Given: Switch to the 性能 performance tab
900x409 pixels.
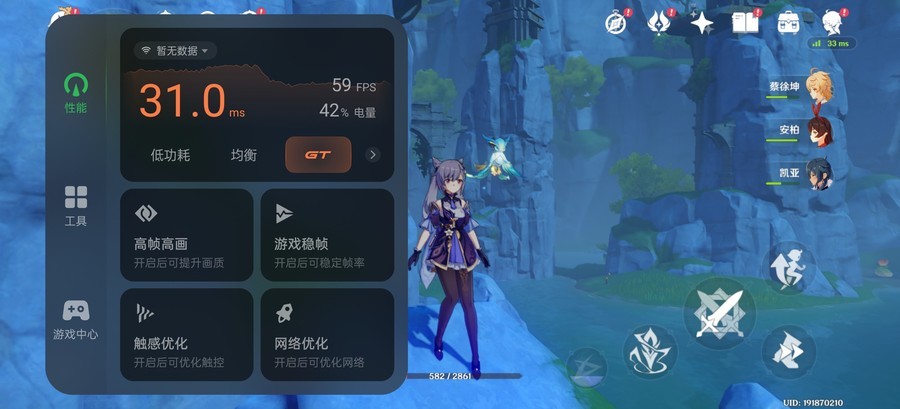Looking at the screenshot, I should point(75,92).
